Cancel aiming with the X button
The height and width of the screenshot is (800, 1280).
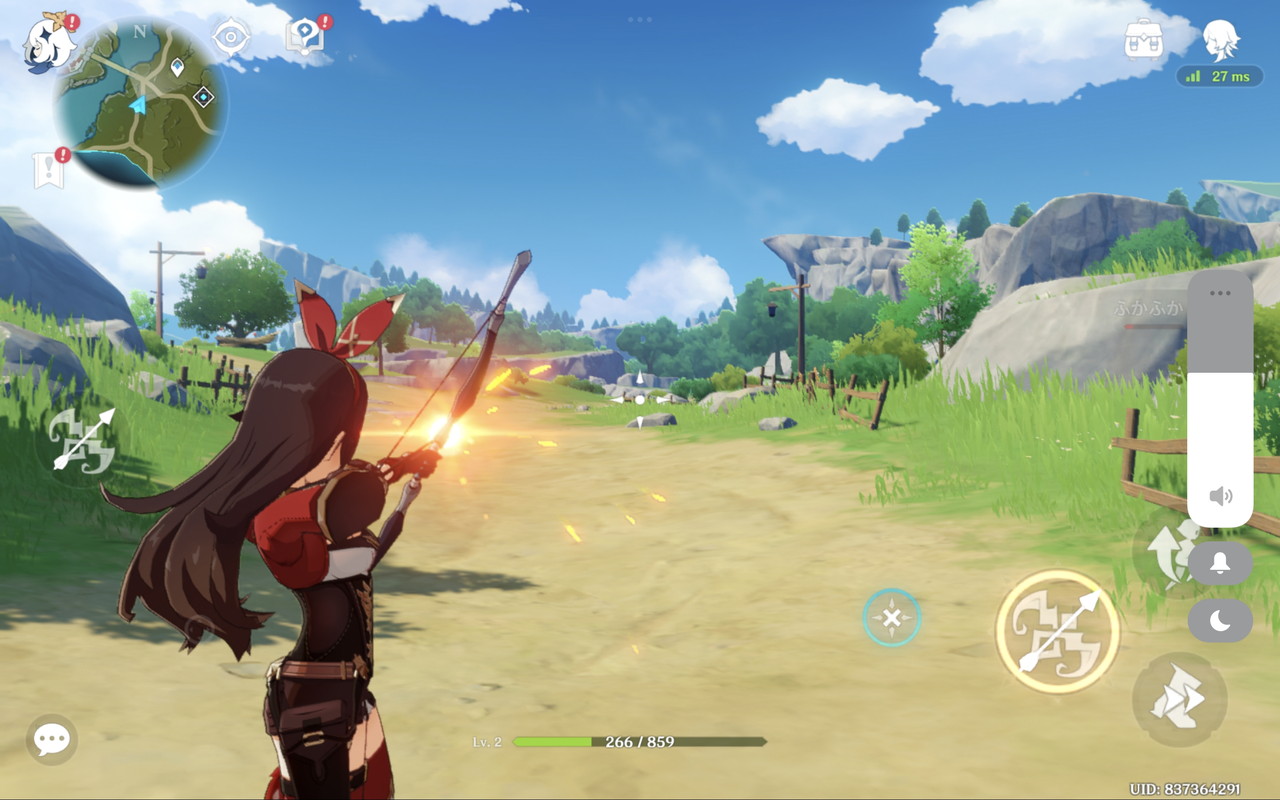tap(891, 617)
